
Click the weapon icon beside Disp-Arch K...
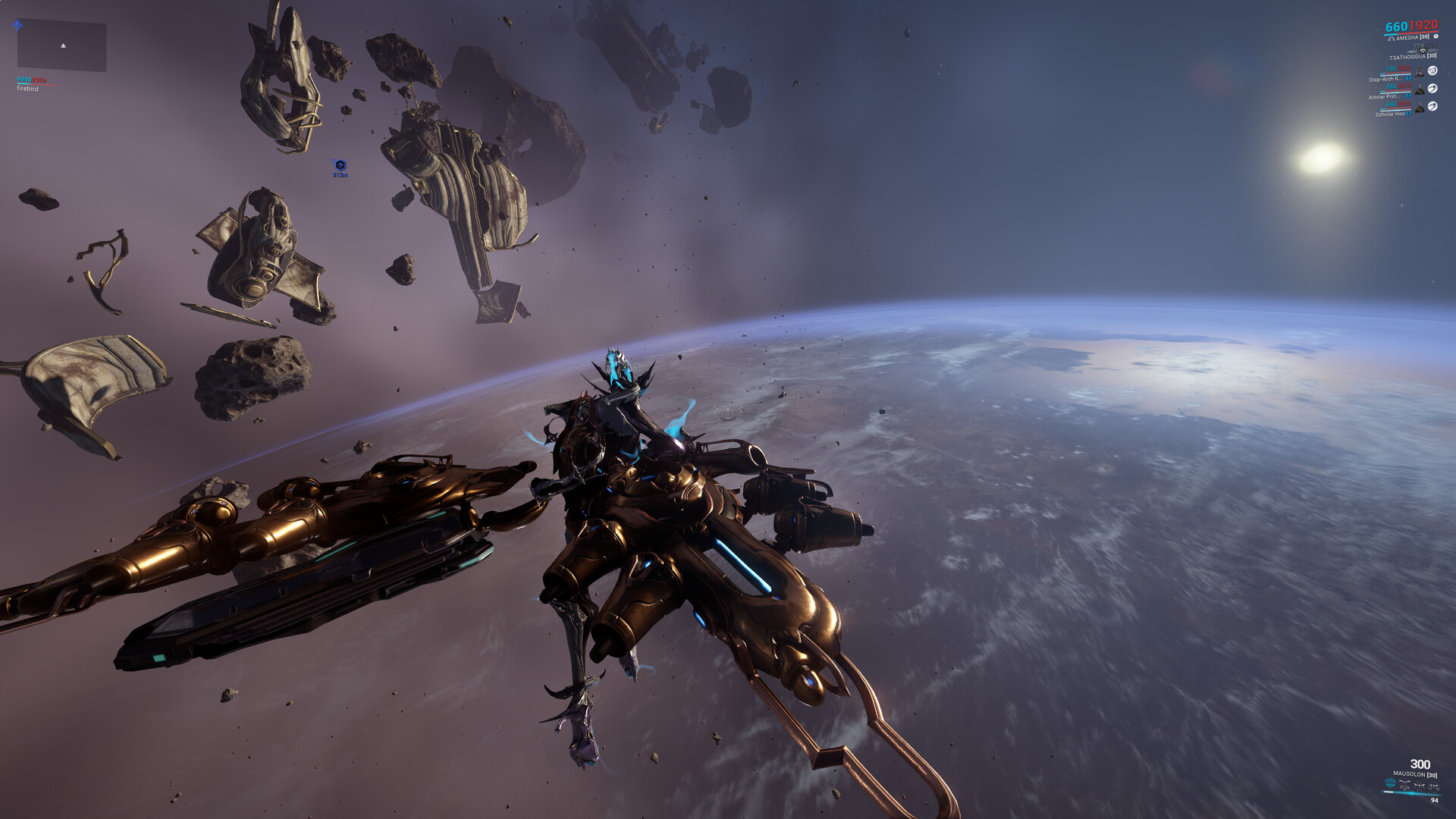pos(1432,71)
